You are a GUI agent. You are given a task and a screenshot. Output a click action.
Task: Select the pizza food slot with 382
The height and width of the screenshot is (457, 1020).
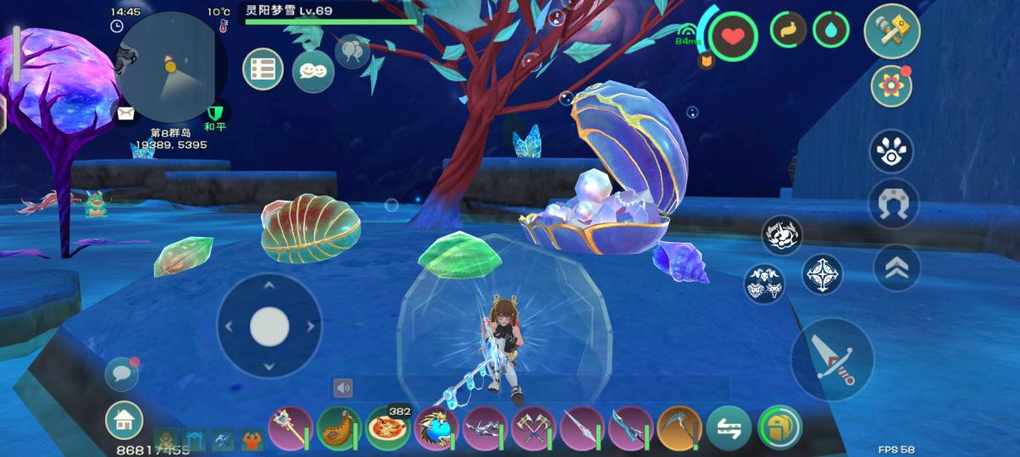[386, 428]
